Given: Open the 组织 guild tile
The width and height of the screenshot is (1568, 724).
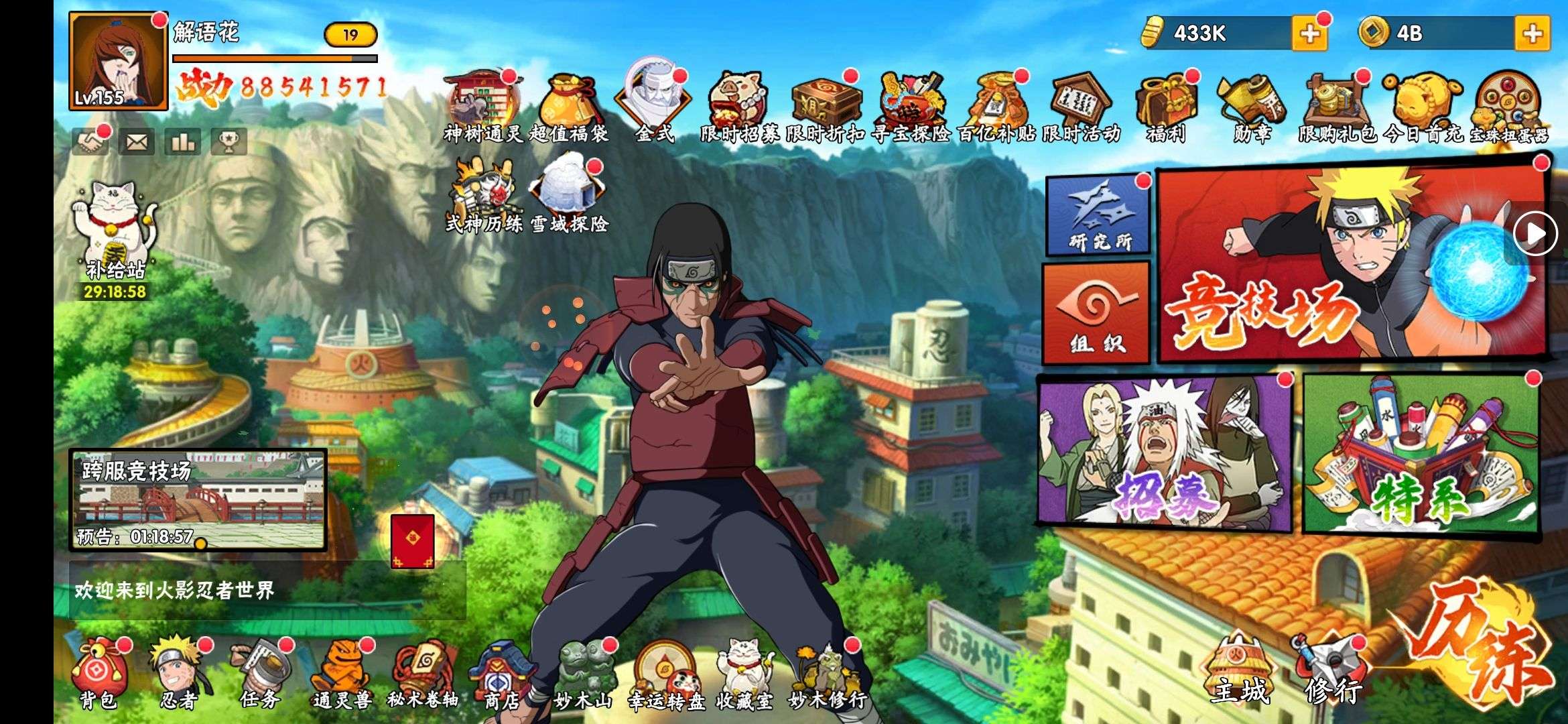Looking at the screenshot, I should (x=1096, y=313).
